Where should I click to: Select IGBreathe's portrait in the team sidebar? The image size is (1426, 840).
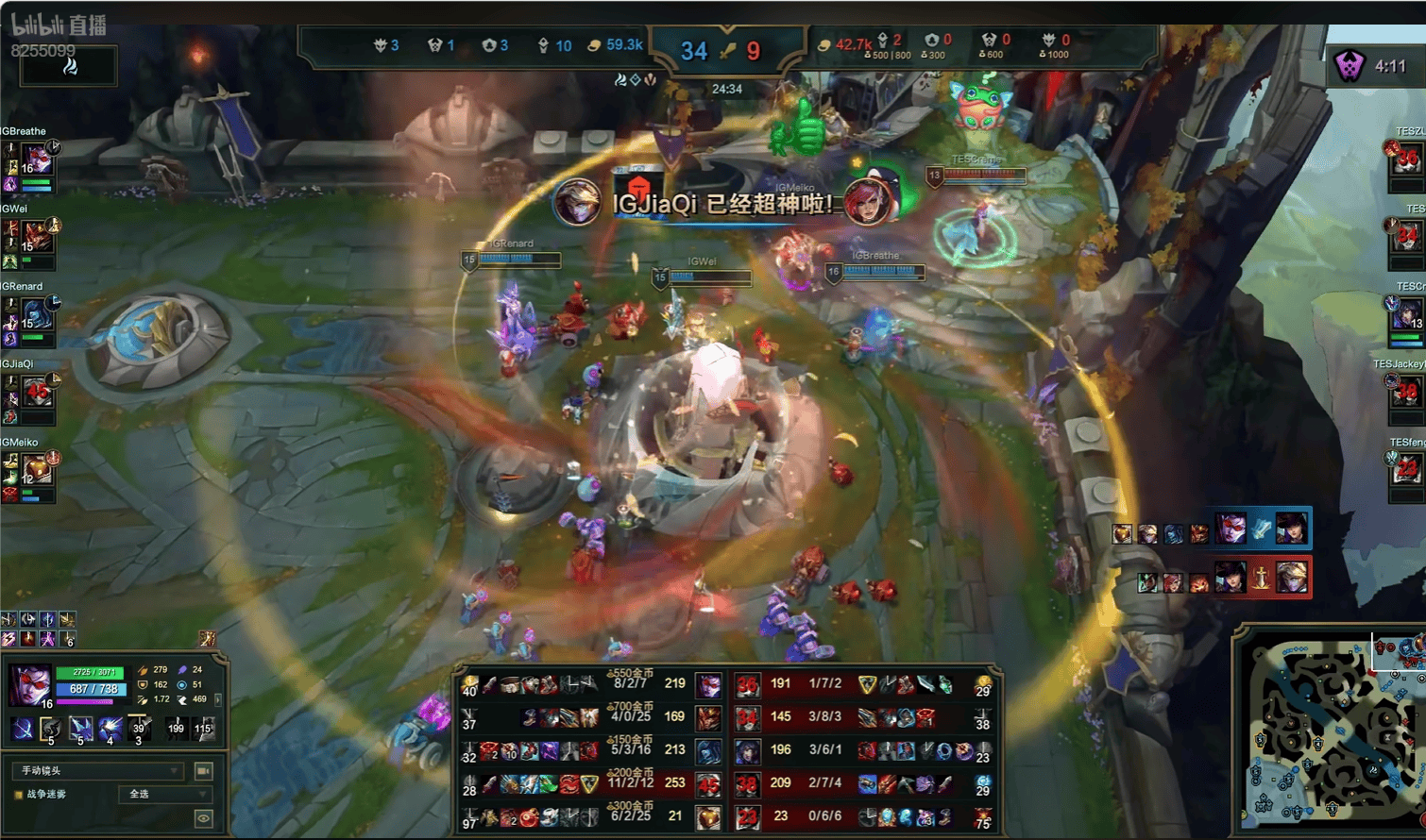[37, 159]
